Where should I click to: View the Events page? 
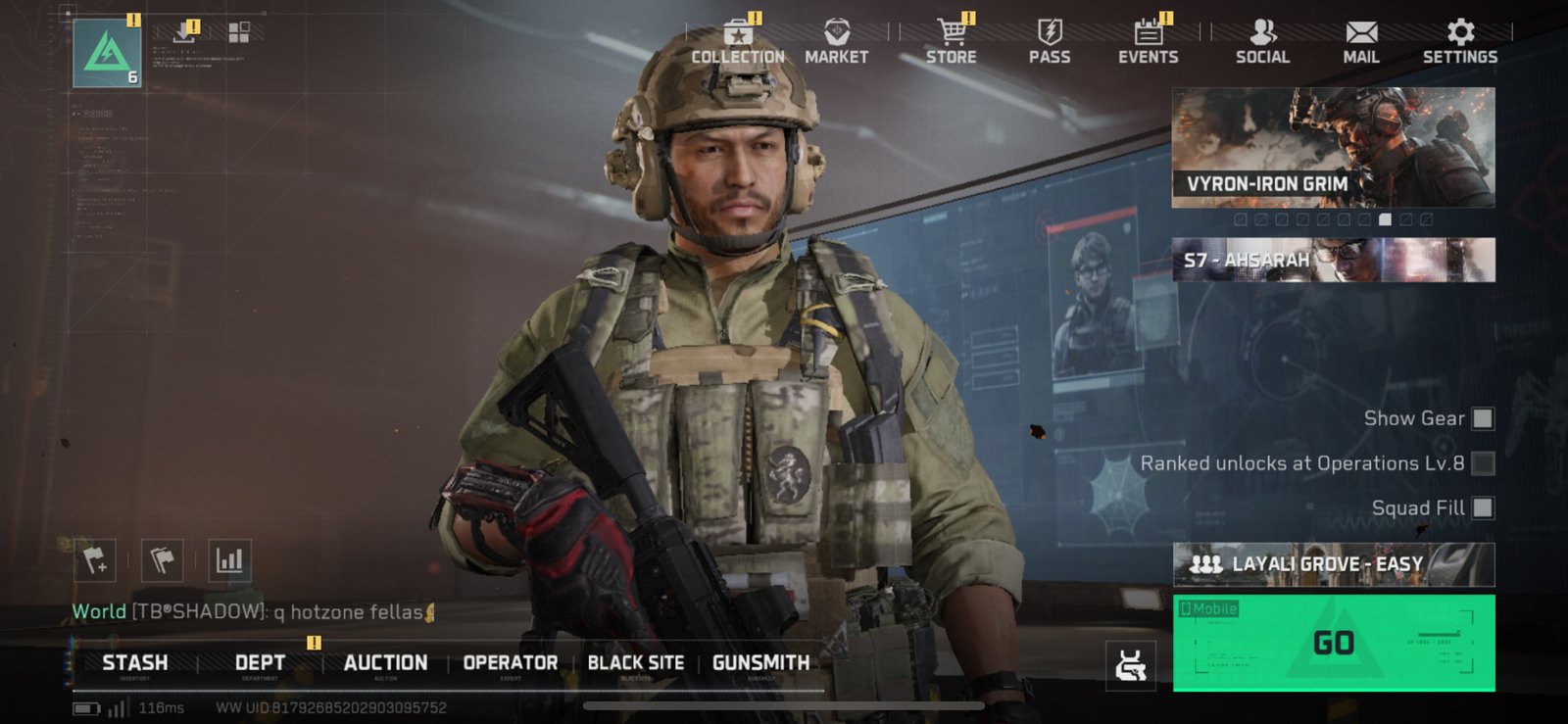point(1148,43)
